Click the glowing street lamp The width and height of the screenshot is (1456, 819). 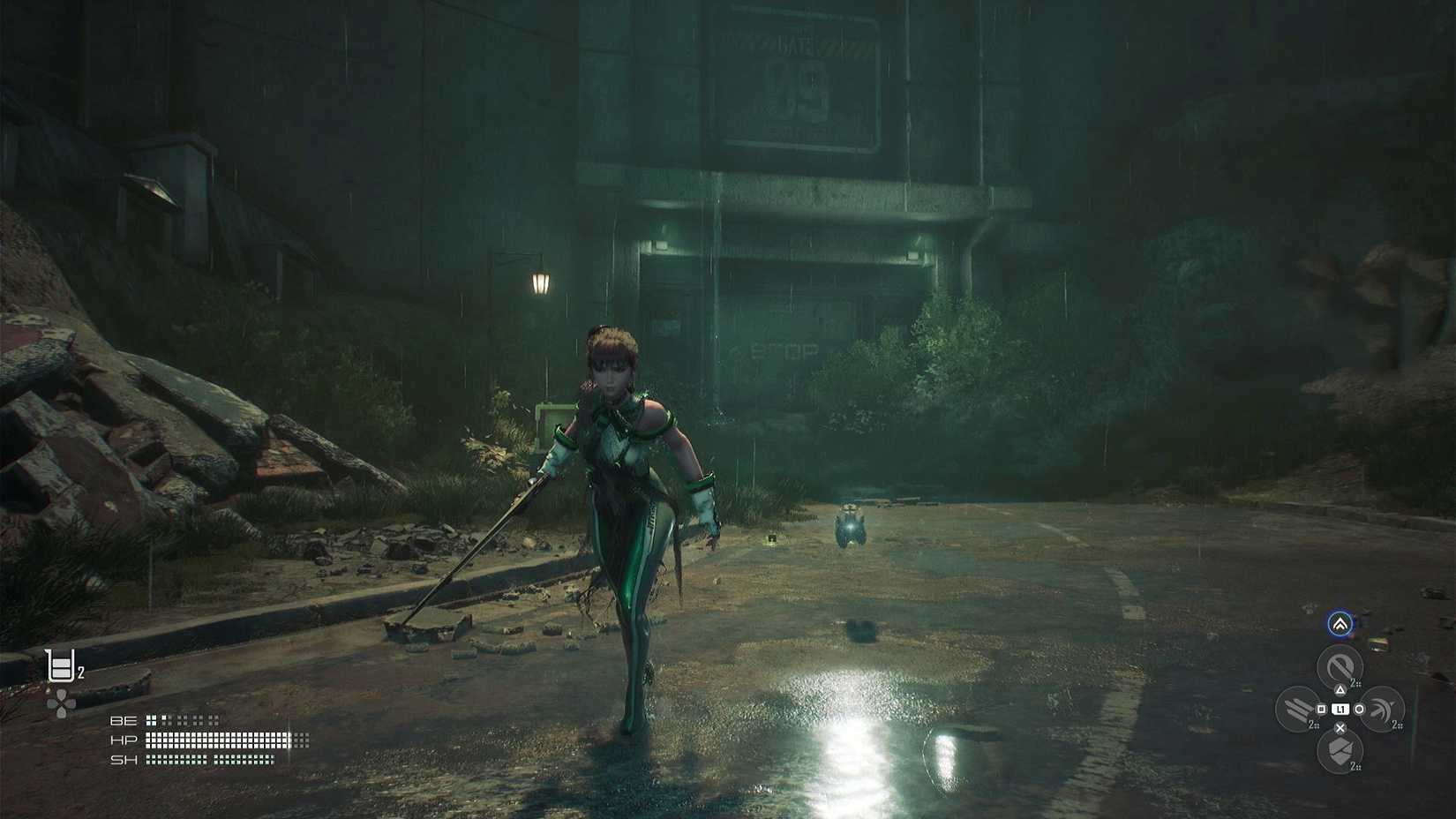[x=539, y=281]
